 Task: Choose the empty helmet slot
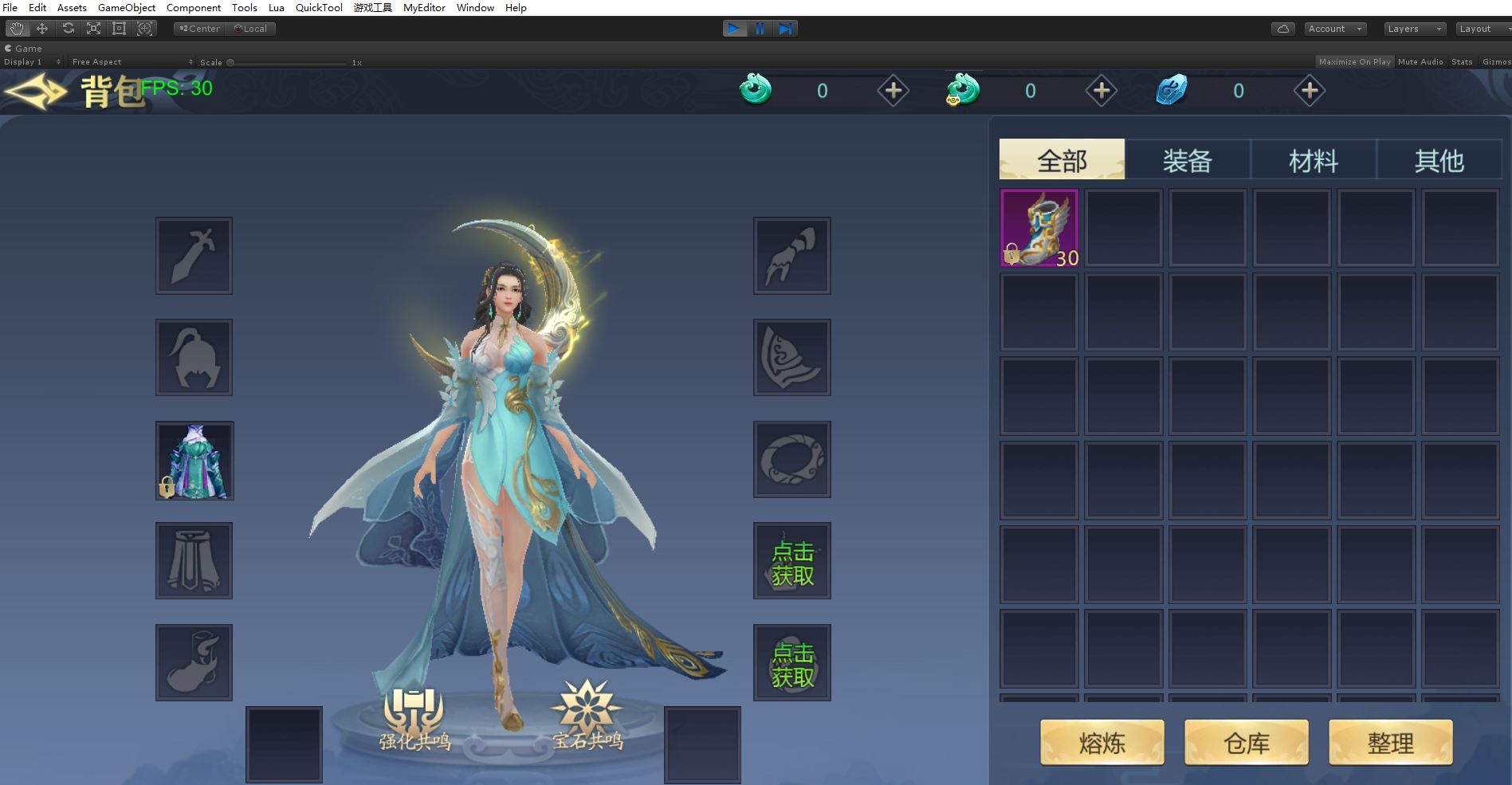click(x=194, y=358)
